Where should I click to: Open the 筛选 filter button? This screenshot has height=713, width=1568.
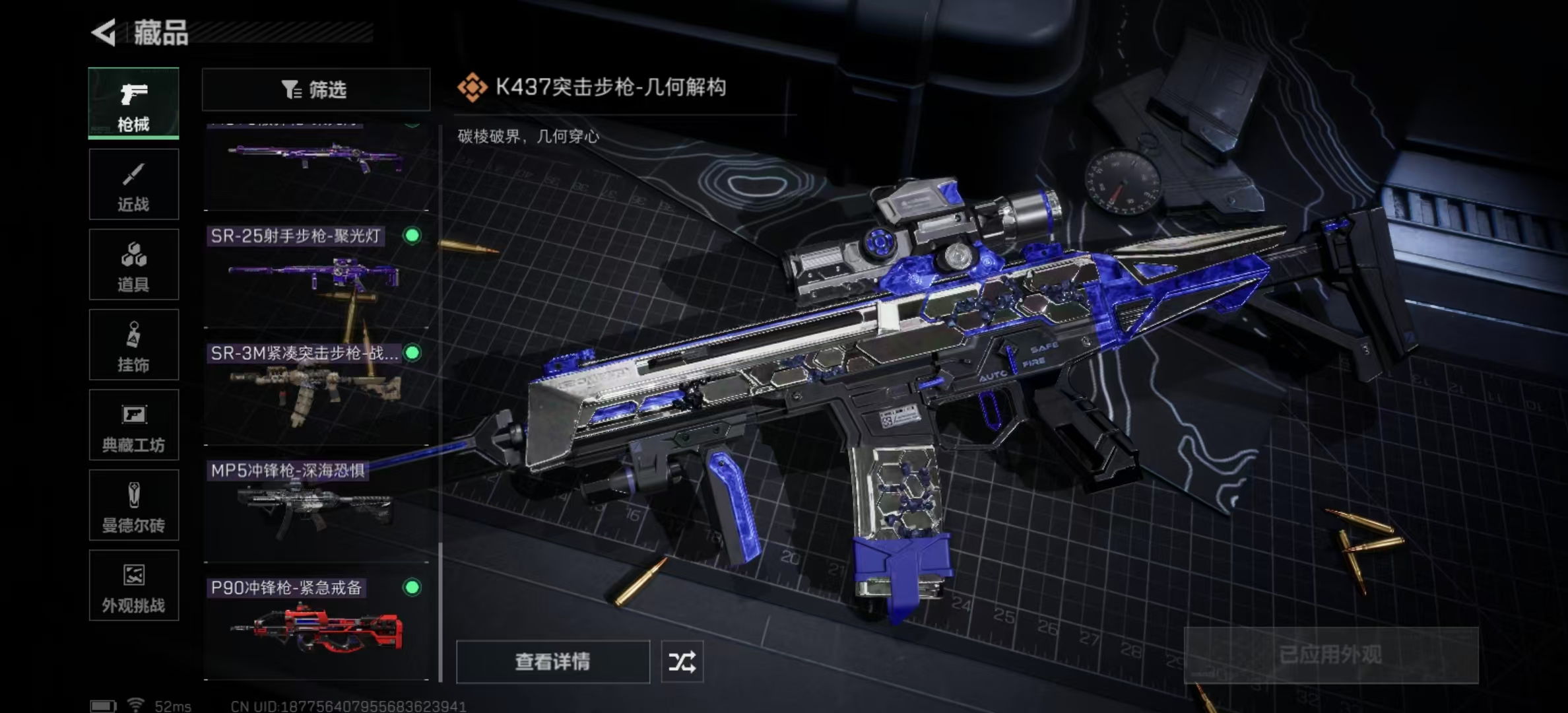(315, 89)
